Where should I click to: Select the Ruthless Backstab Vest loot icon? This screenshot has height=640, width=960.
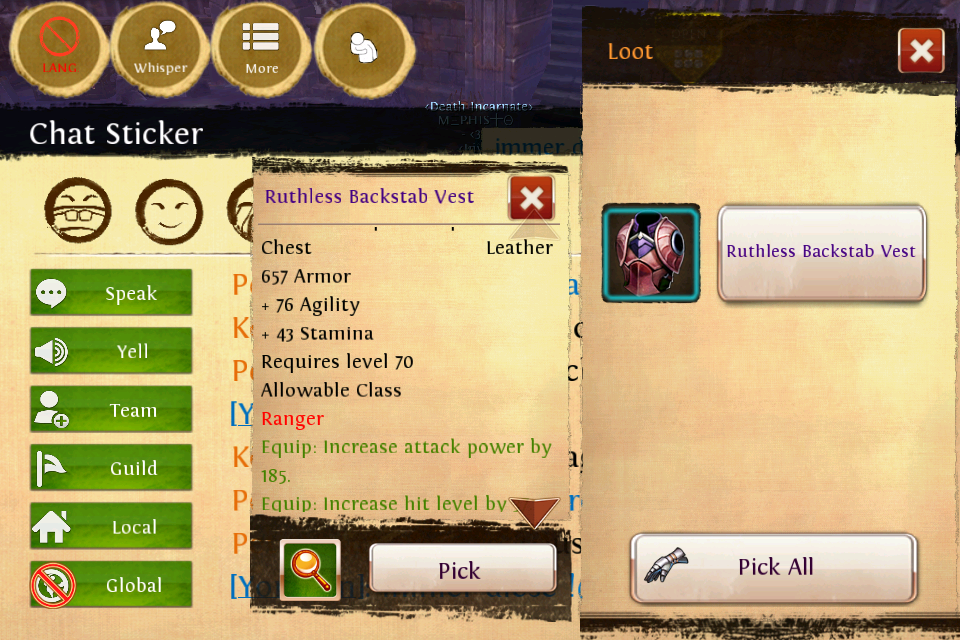(650, 253)
